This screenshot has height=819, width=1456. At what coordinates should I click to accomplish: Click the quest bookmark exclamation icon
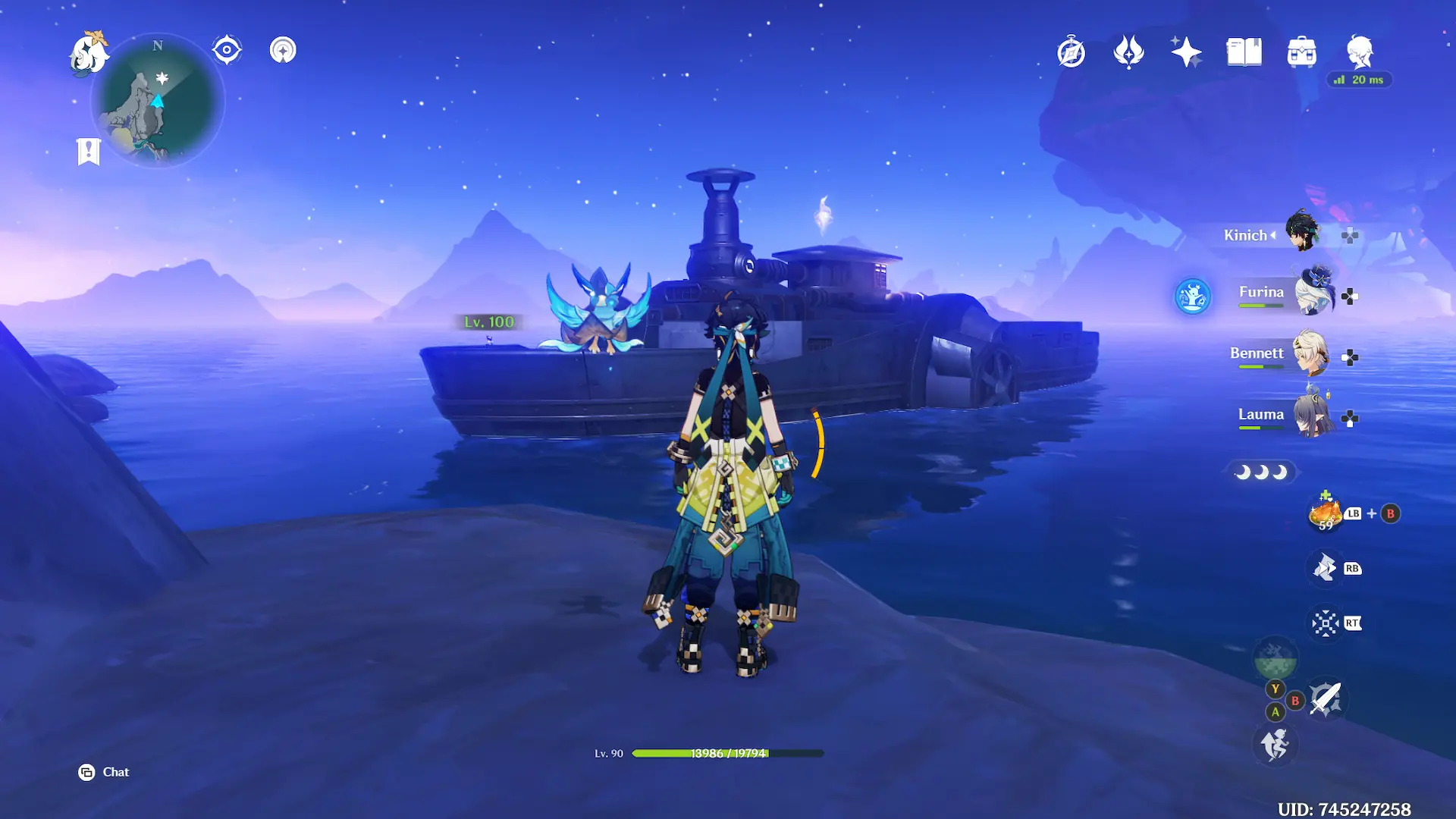click(x=88, y=151)
